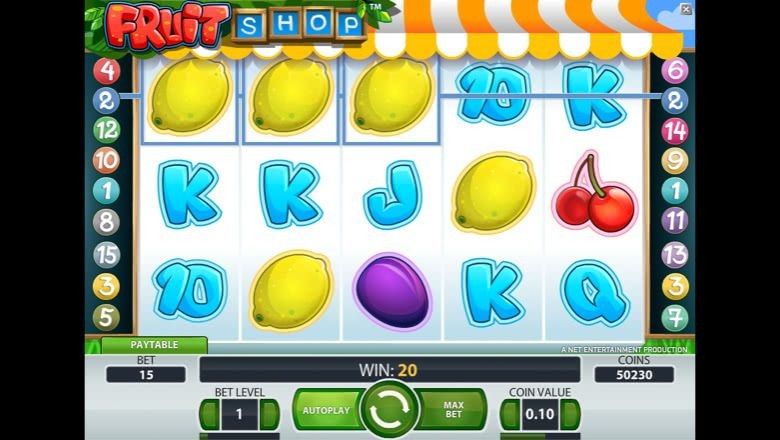Lower the coin value
Viewport: 780px width, 440px height.
(510, 414)
